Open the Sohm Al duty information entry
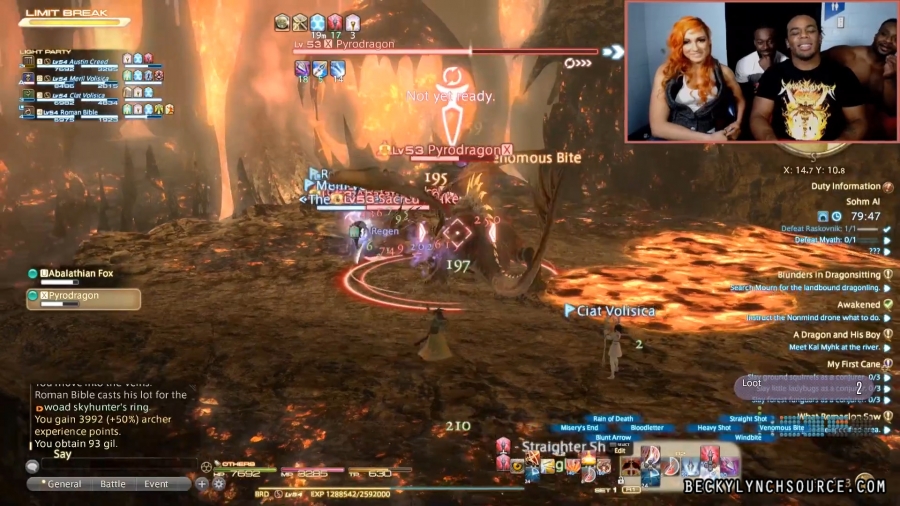The height and width of the screenshot is (506, 900). point(840,201)
